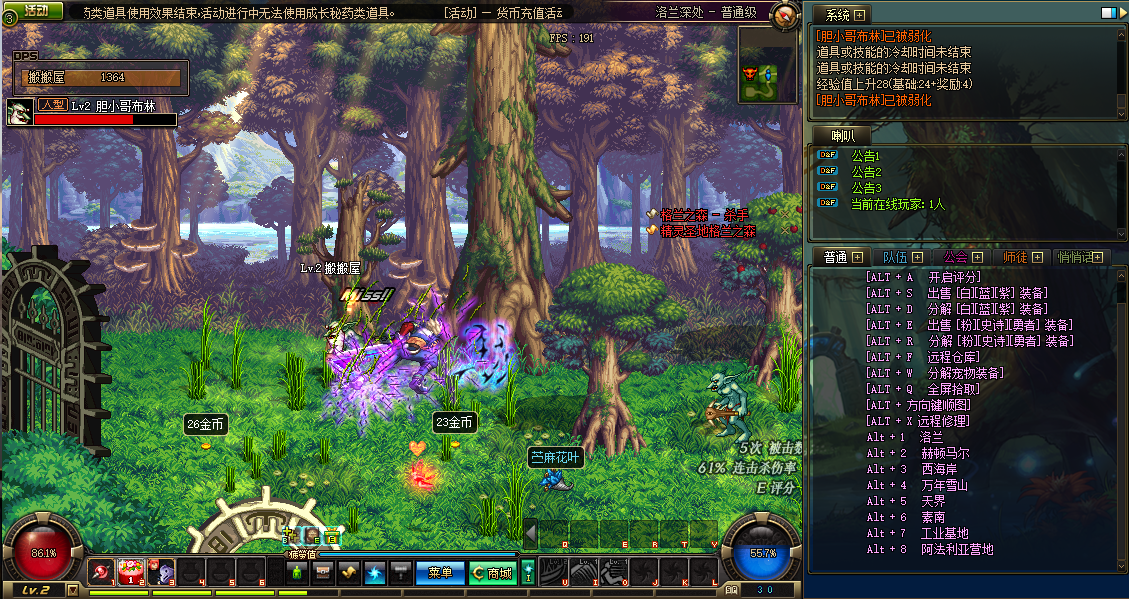1129x599 pixels.
Task: Switch to the 公会 guild chat tab
Action: point(960,257)
